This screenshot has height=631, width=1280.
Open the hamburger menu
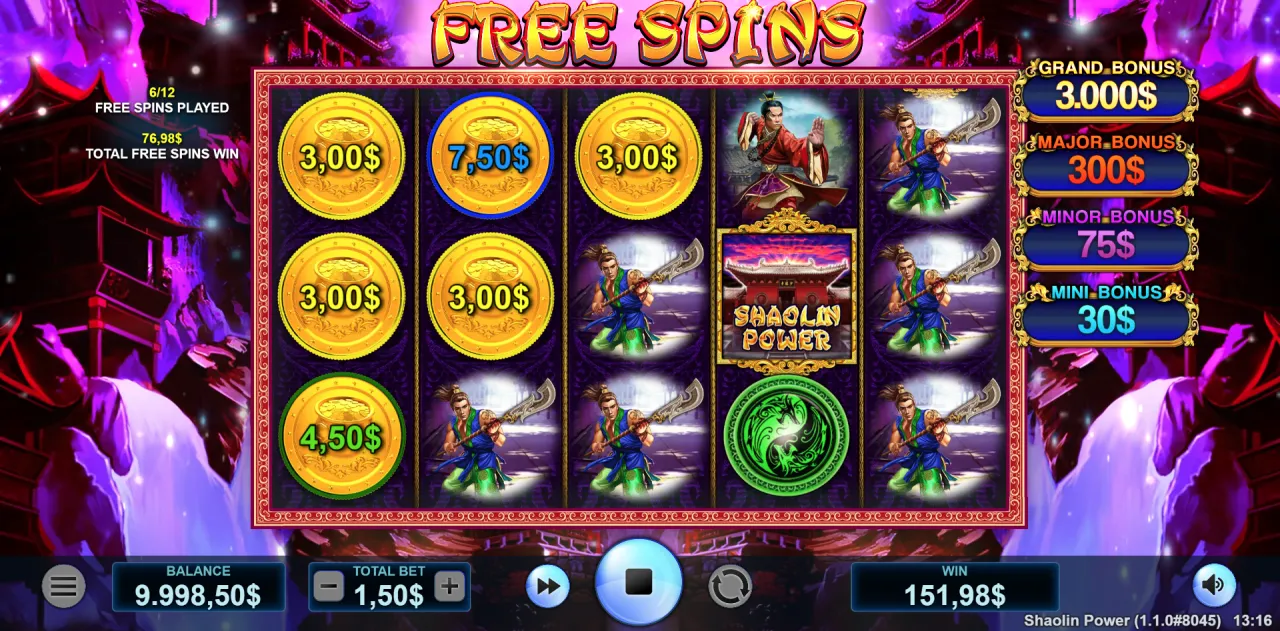point(63,587)
